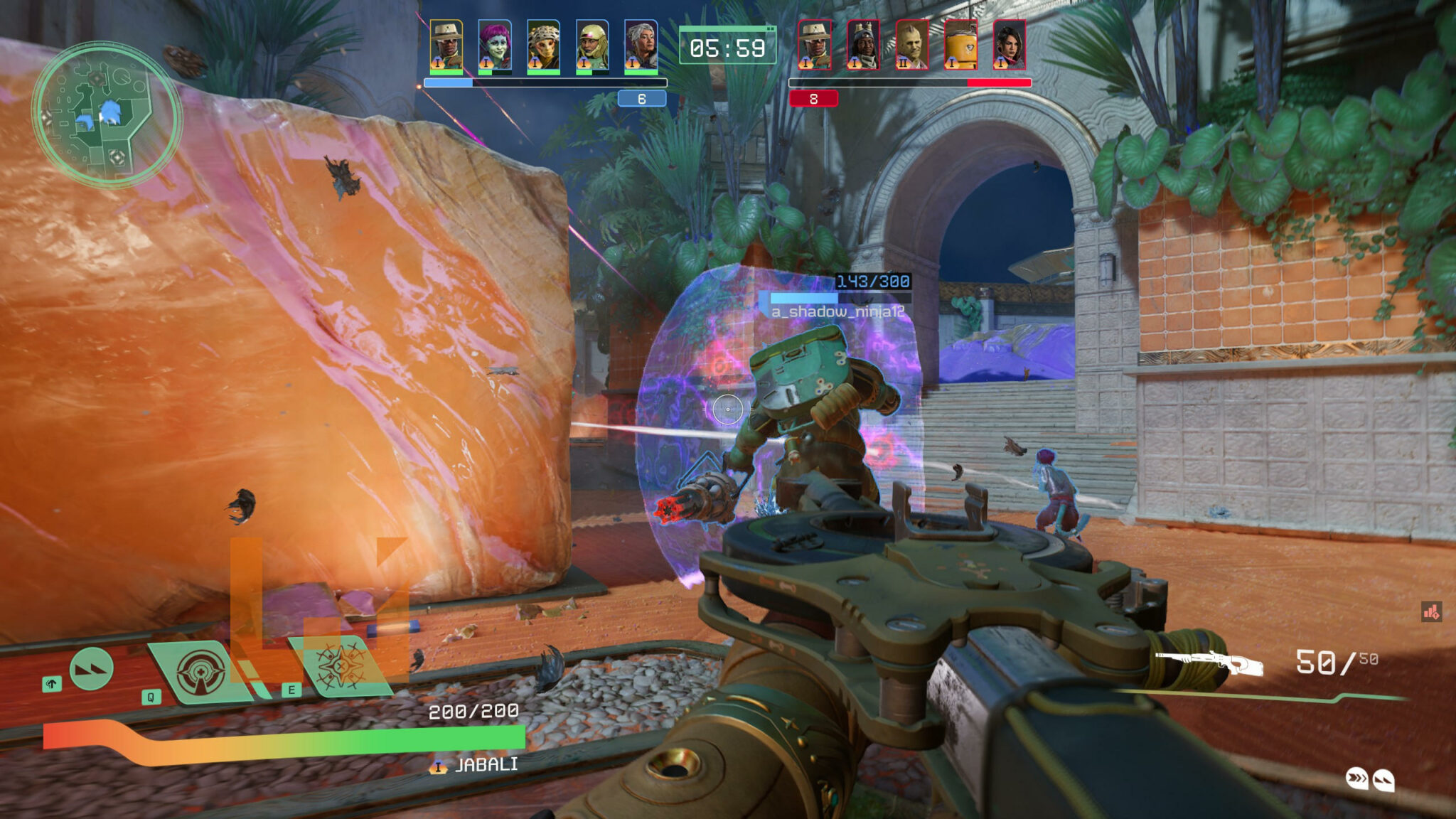Choose the yellow robot enemy portrait

pyautogui.click(x=960, y=45)
